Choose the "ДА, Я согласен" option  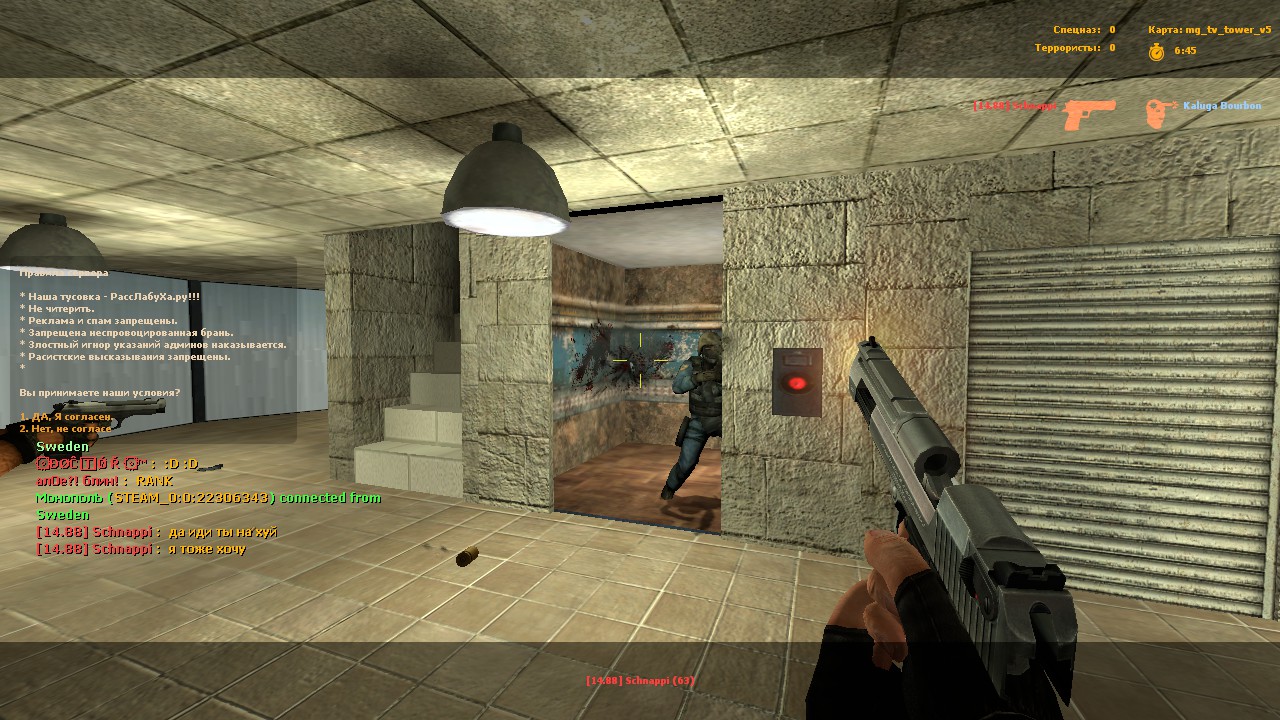pyautogui.click(x=66, y=416)
